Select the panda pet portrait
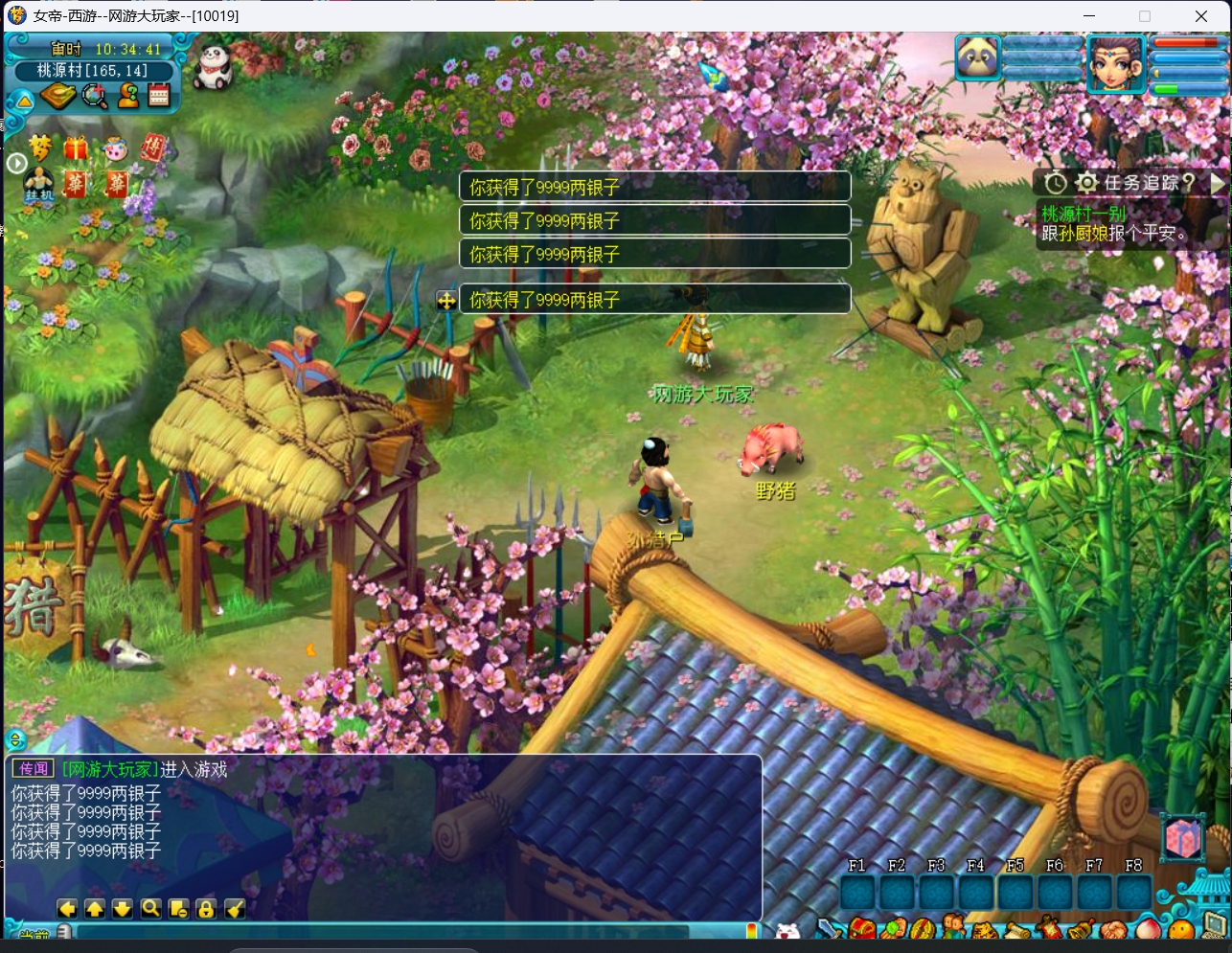The image size is (1232, 953). click(x=978, y=59)
